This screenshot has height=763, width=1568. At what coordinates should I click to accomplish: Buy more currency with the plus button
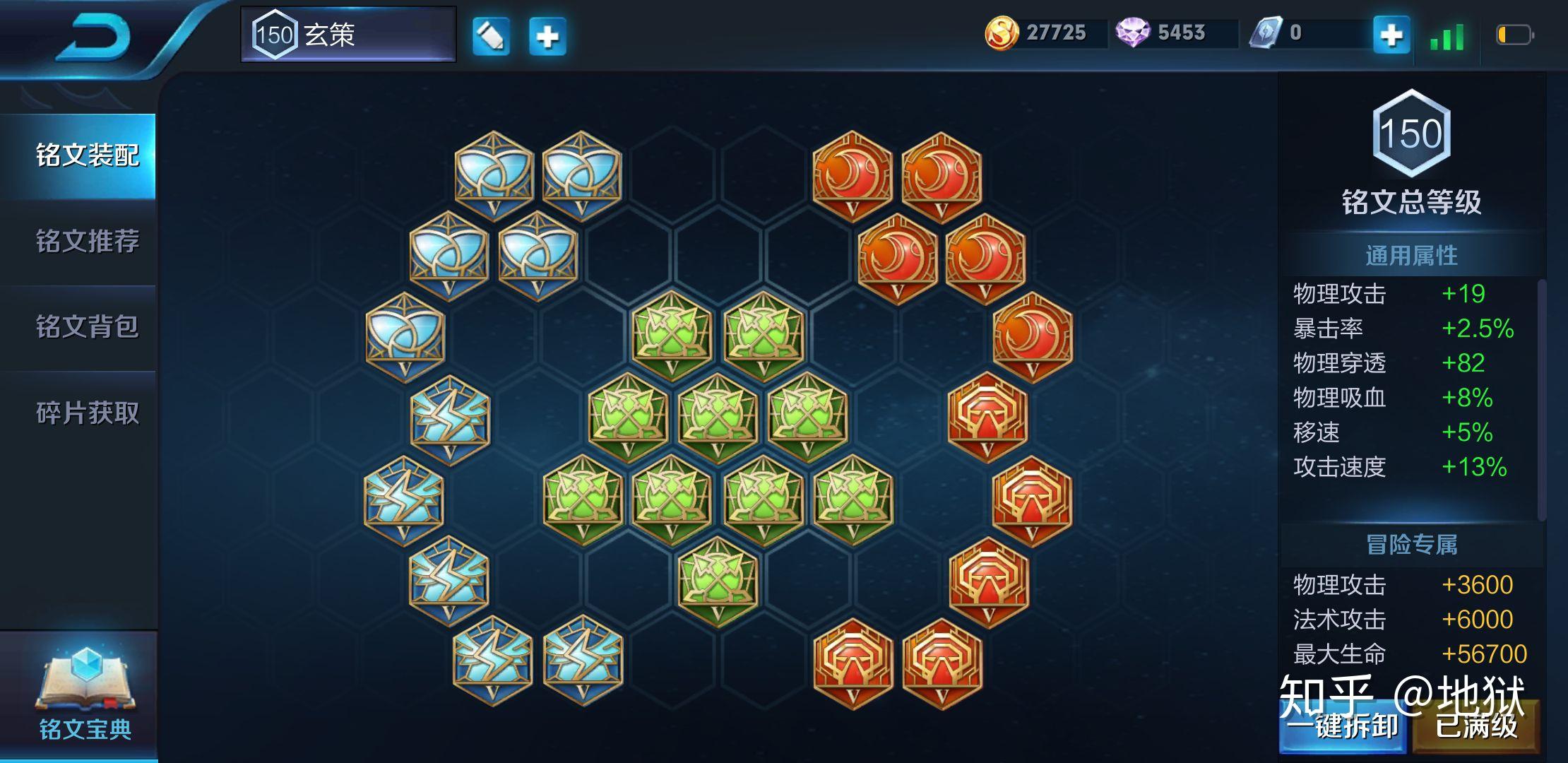1391,35
